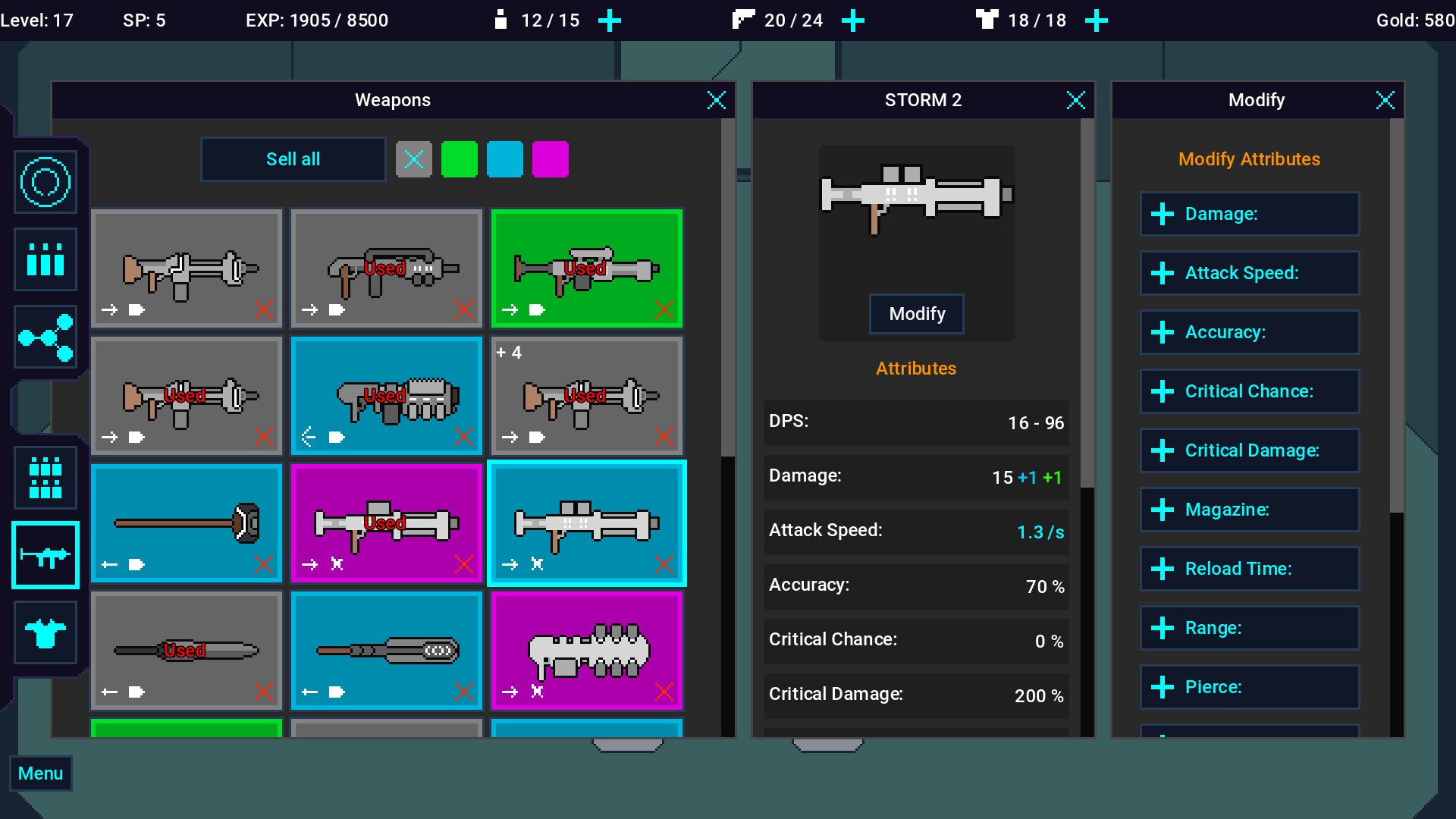Screen dimensions: 1456x819
Task: Click Modify in the STORM 2 panel
Action: 916,314
